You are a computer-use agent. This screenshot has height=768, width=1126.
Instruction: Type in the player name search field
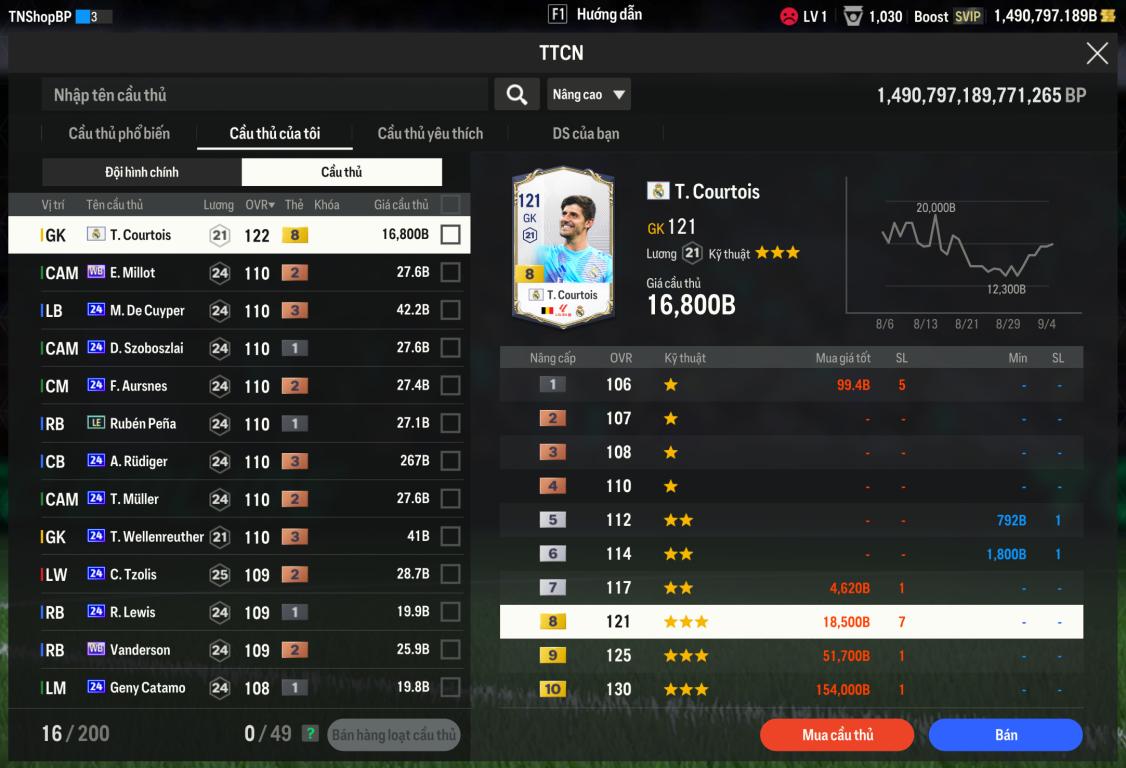click(265, 95)
